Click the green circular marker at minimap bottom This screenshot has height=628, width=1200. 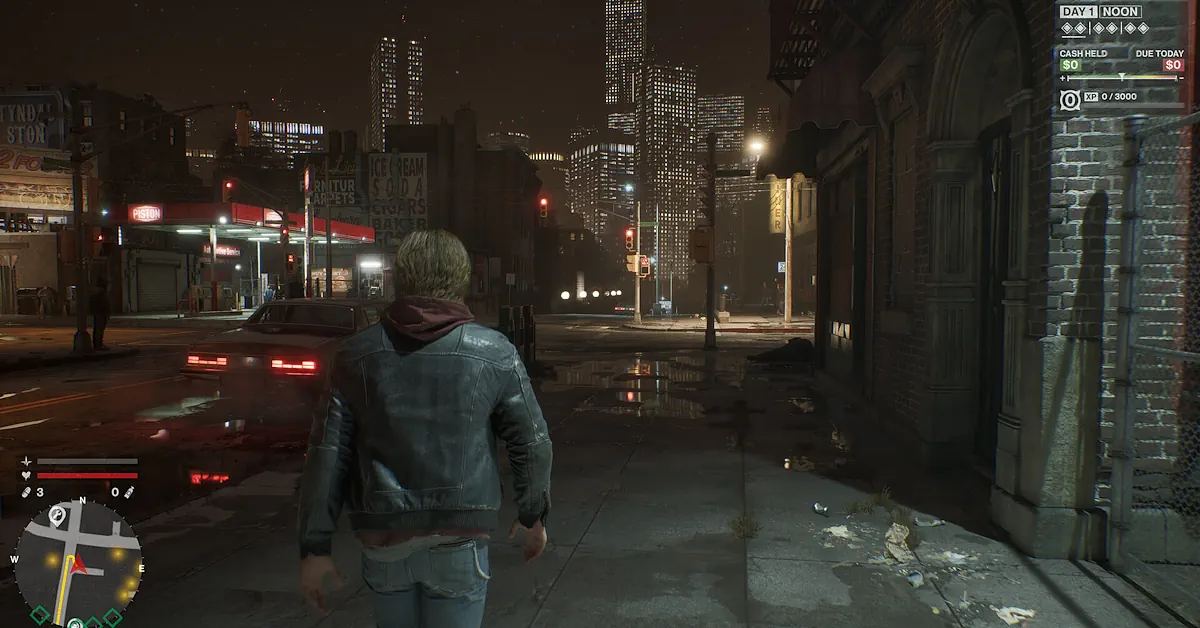75,623
